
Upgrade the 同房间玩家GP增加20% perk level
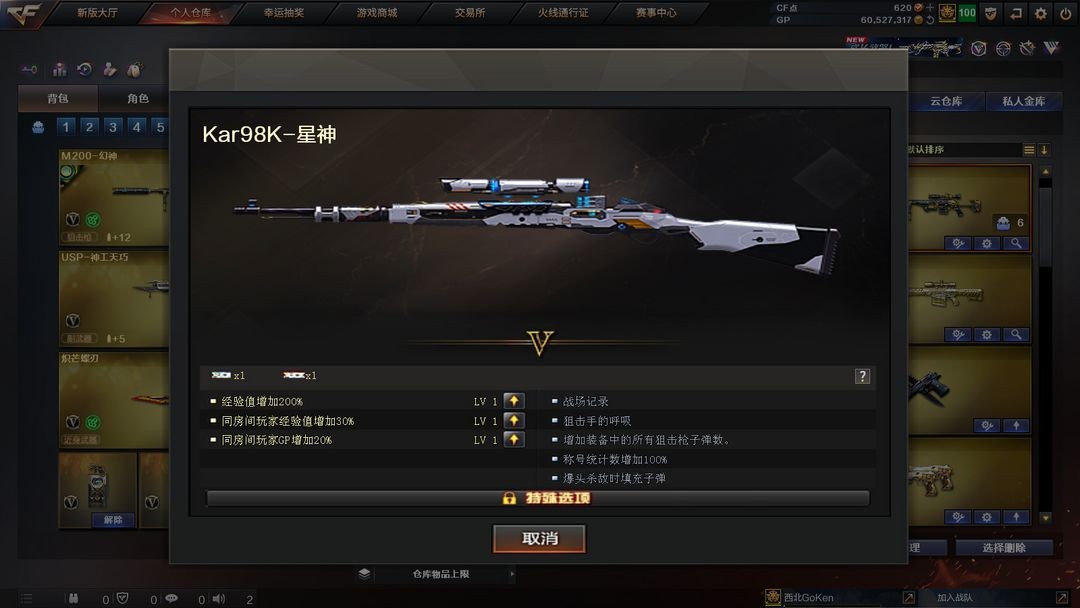514,440
